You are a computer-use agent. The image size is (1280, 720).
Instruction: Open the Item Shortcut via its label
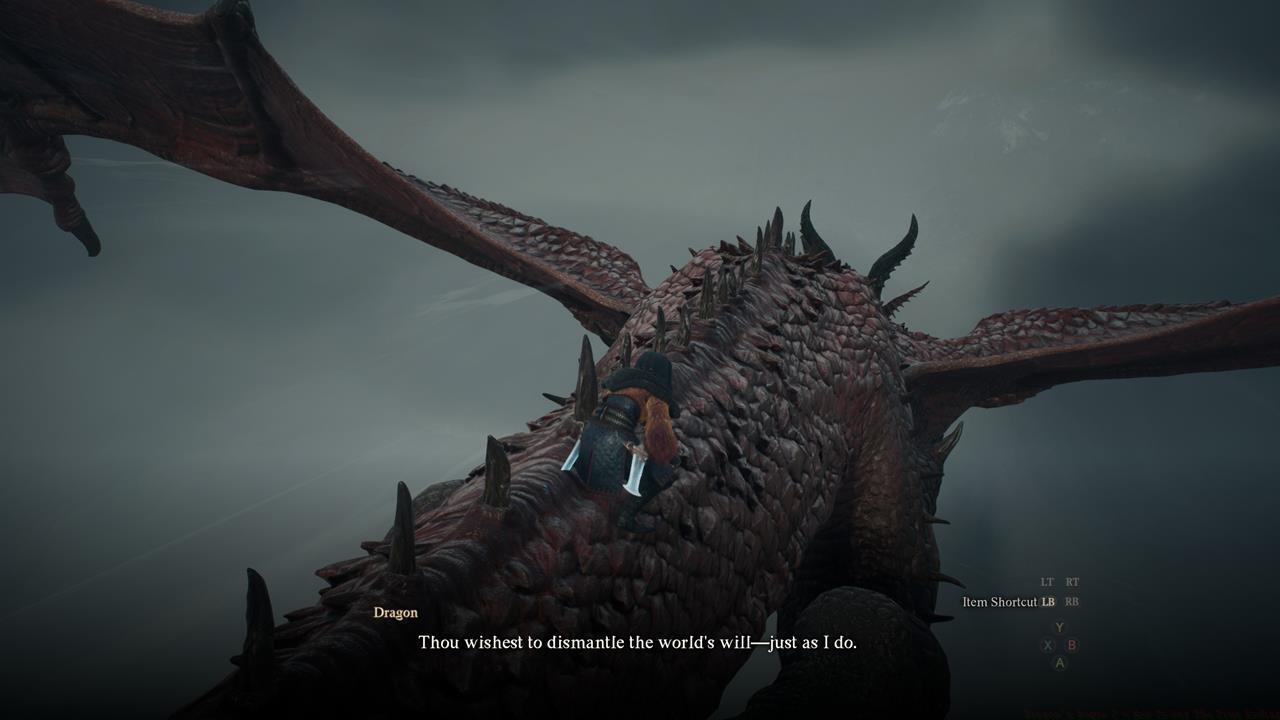(x=998, y=602)
